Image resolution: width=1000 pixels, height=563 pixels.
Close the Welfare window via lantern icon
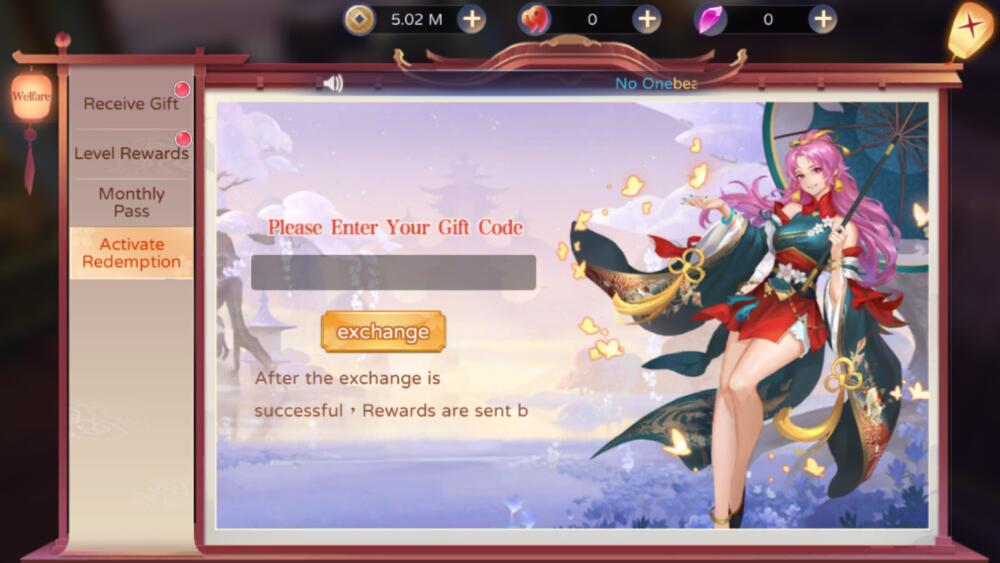pyautogui.click(x=970, y=28)
